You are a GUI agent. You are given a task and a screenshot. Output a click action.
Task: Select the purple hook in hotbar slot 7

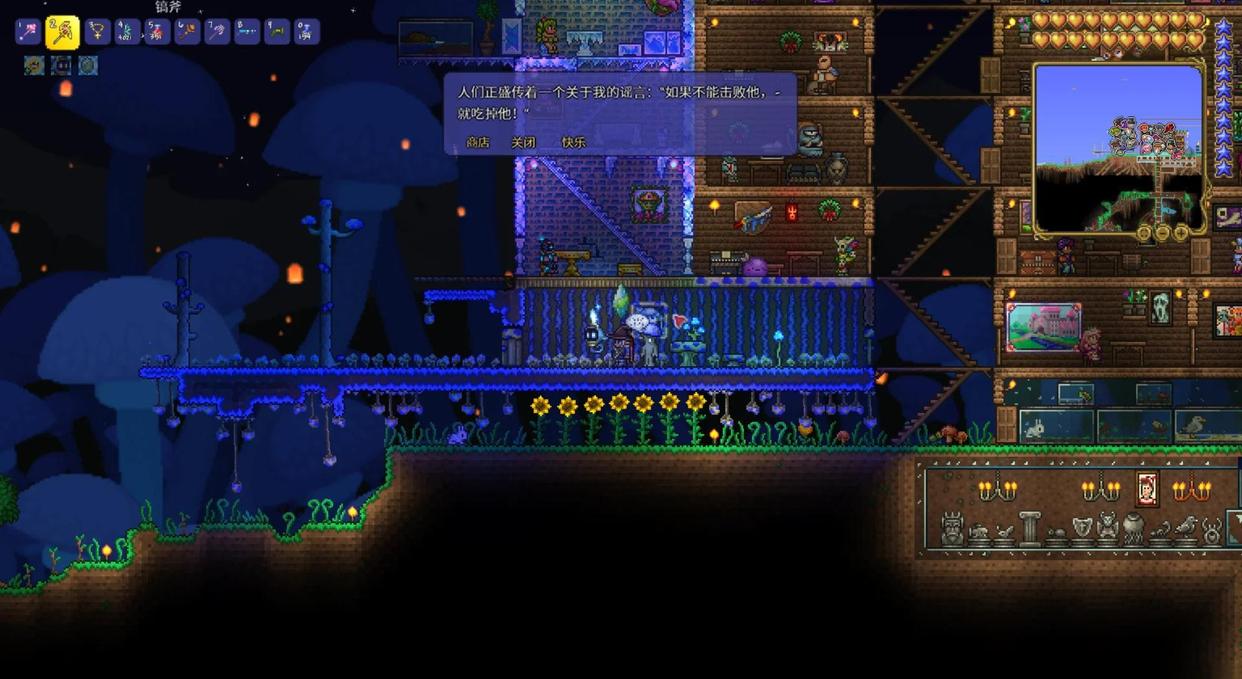[217, 32]
